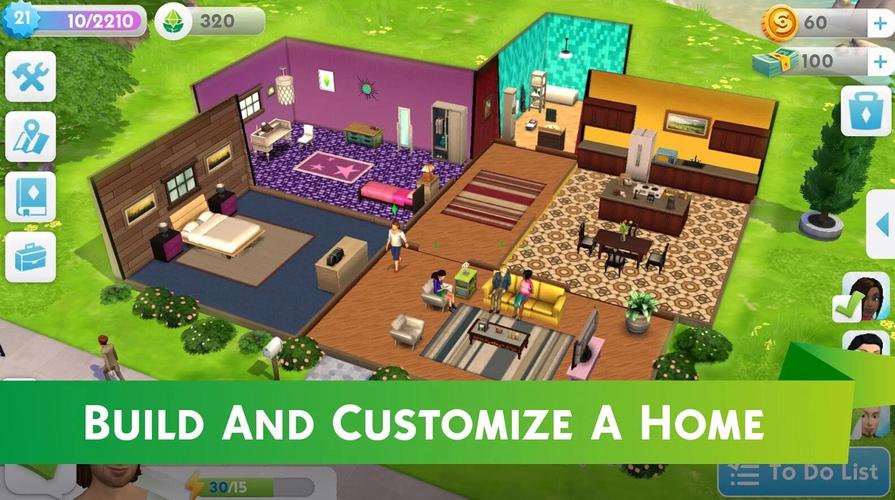
Task: Open the briefcase career button
Action: click(30, 257)
